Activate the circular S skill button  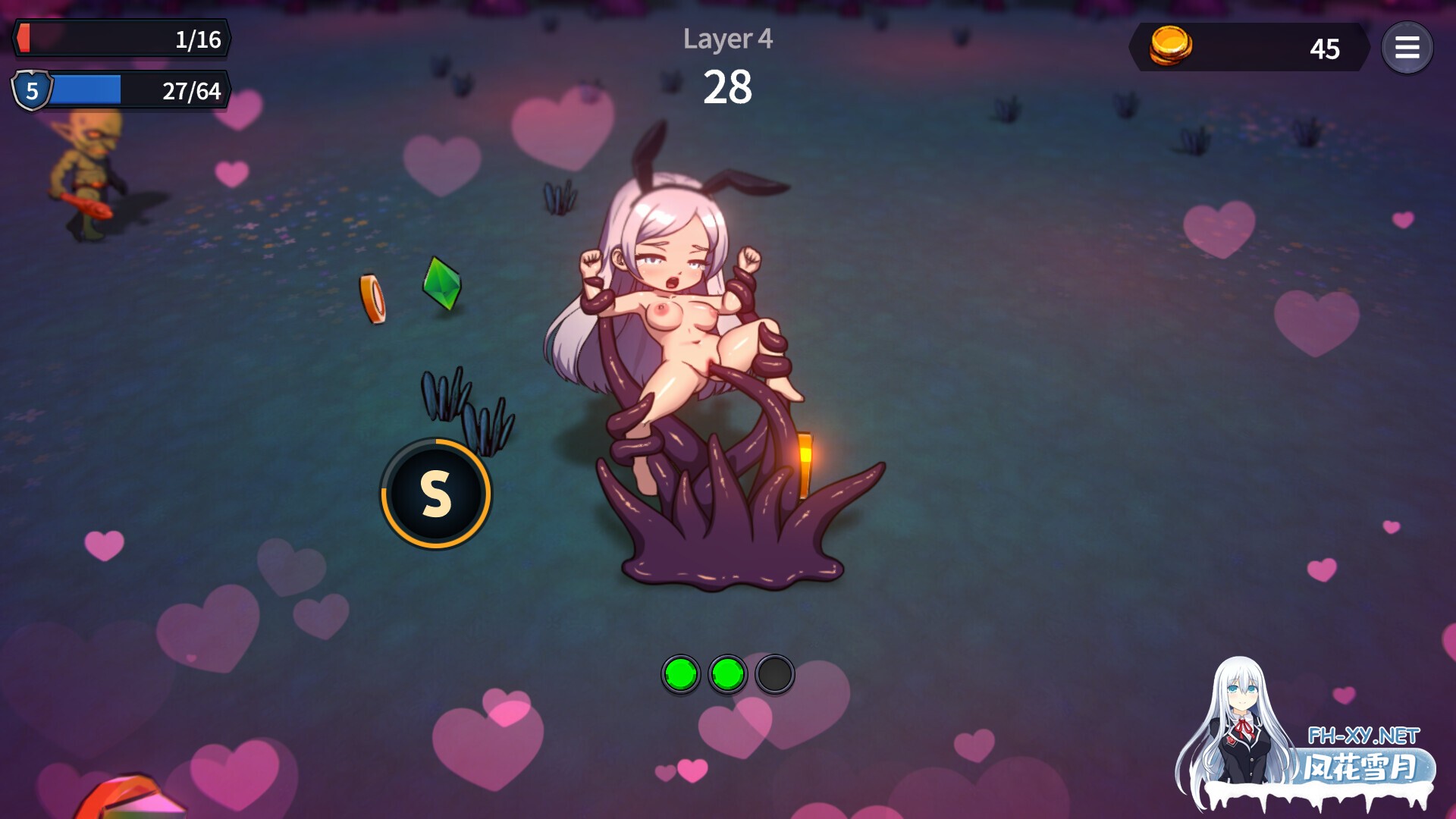tap(435, 492)
